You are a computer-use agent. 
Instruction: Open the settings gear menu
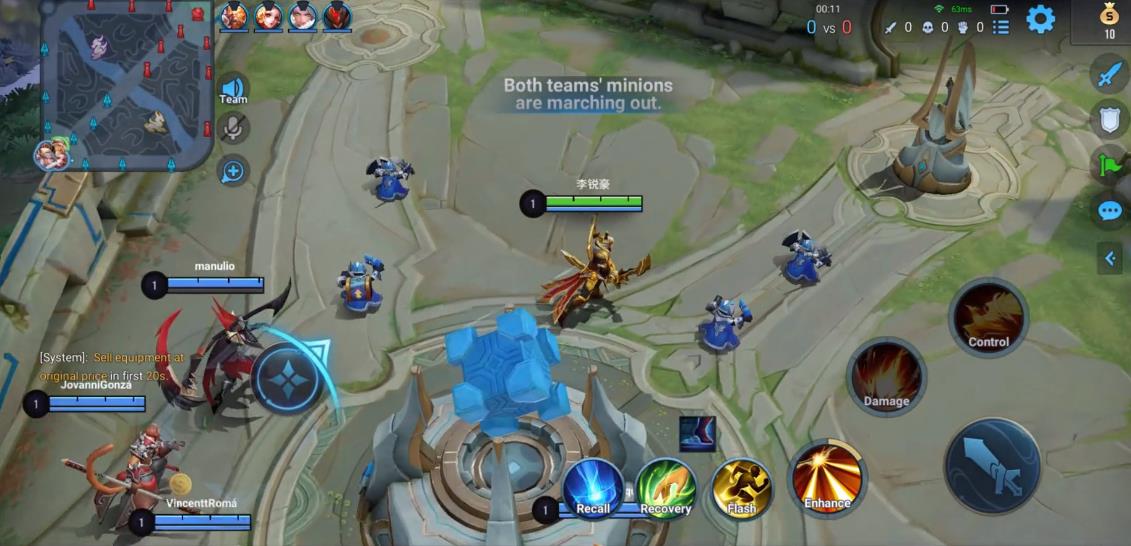1040,19
